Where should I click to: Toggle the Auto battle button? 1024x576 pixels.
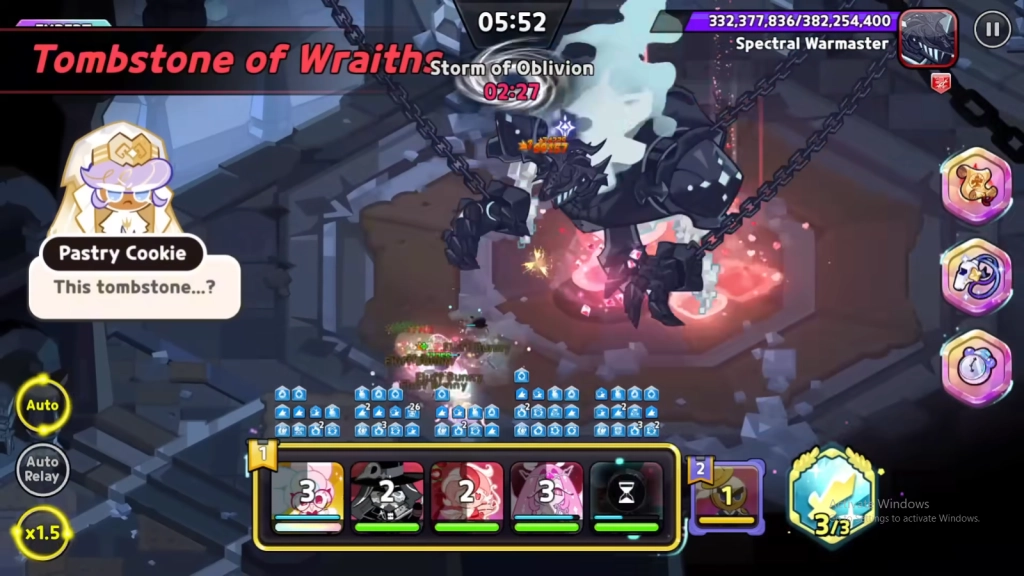42,405
